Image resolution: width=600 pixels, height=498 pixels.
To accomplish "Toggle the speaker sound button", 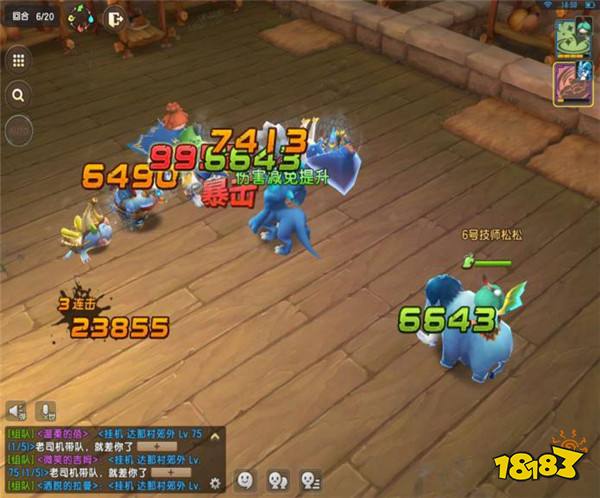I will [x=16, y=410].
